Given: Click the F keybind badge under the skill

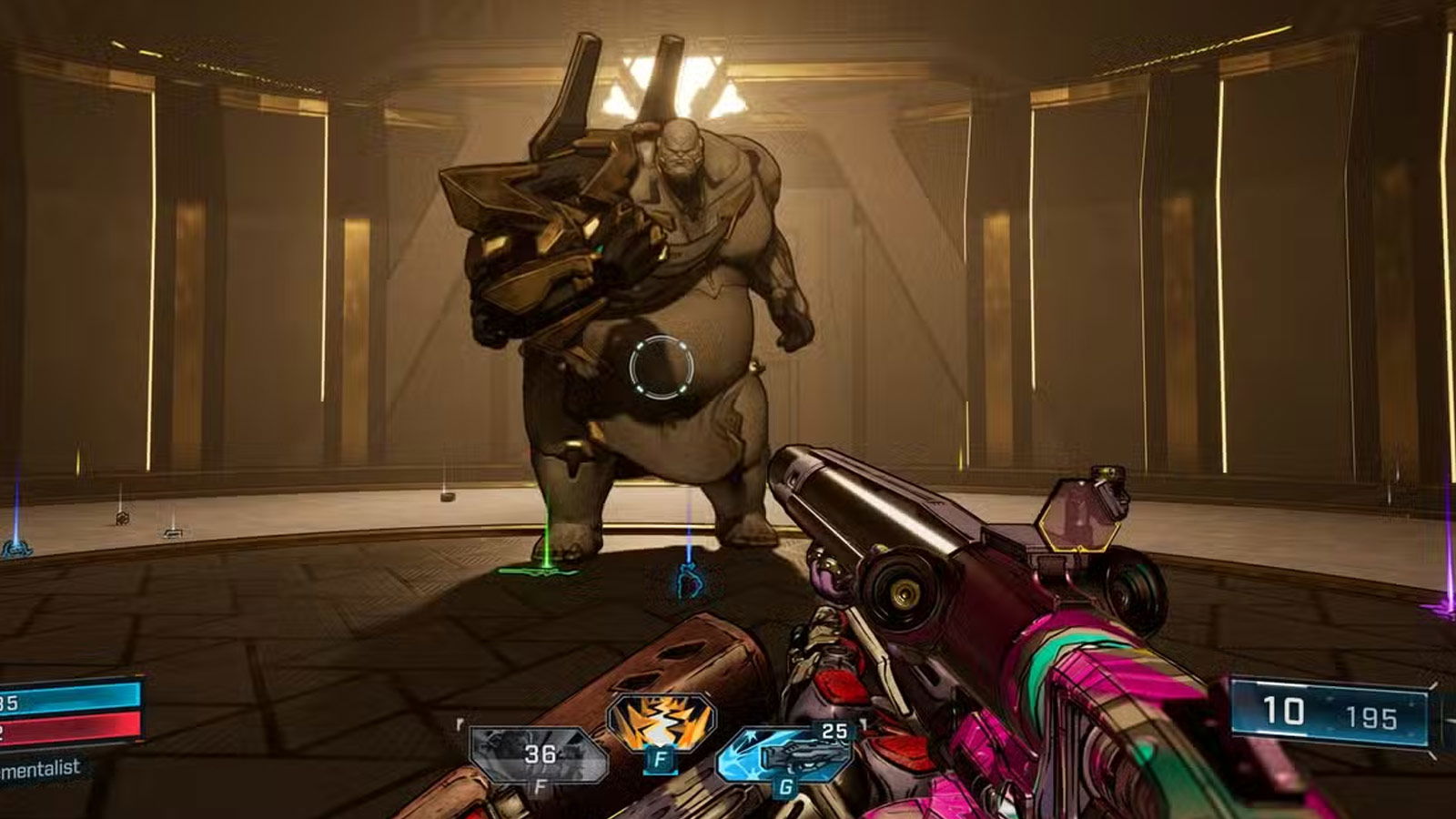Looking at the screenshot, I should [x=660, y=758].
